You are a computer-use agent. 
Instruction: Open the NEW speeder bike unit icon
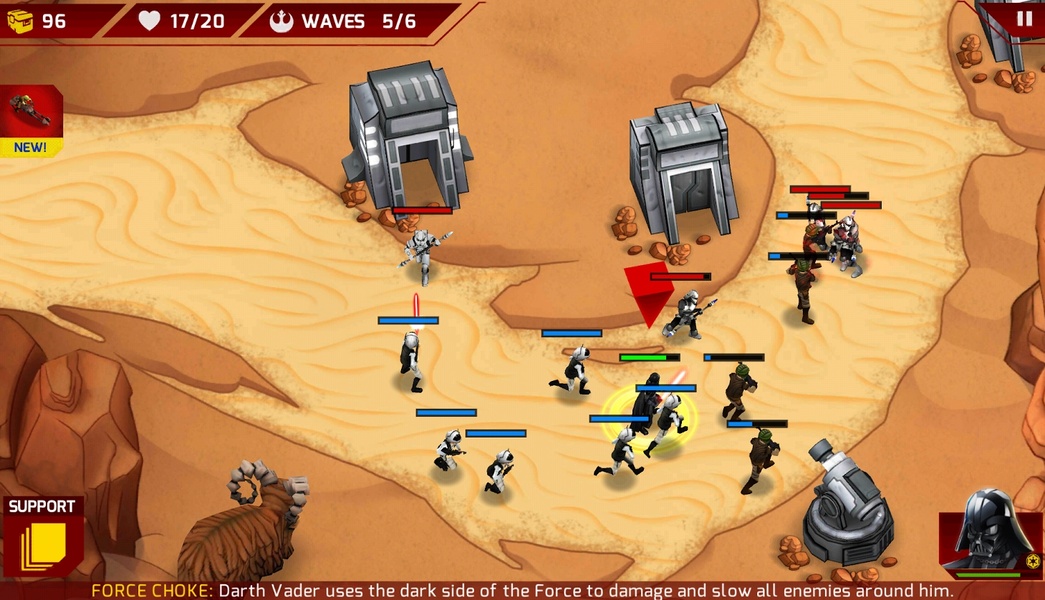(30, 118)
